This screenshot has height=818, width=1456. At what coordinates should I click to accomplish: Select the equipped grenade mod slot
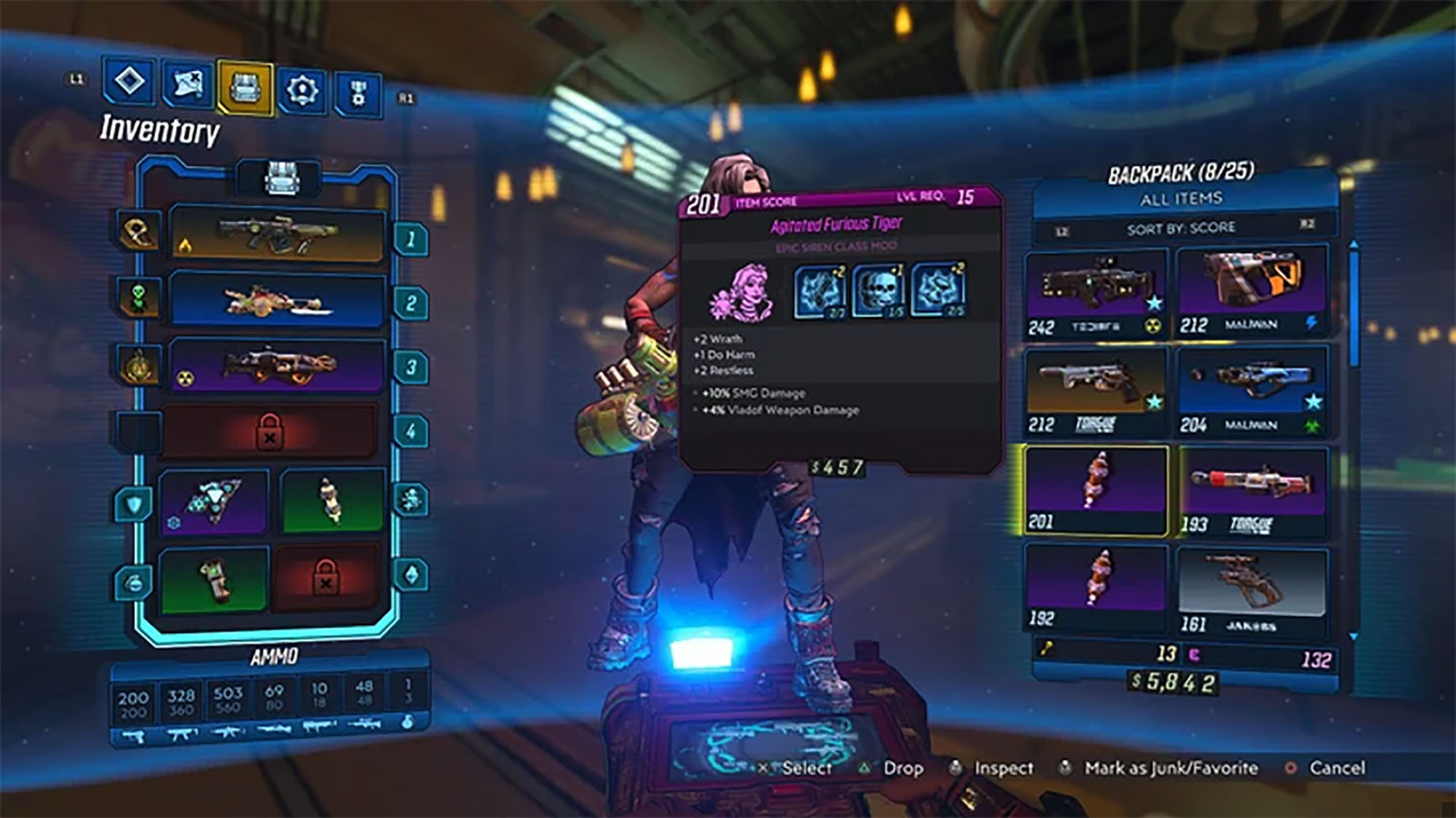213,579
